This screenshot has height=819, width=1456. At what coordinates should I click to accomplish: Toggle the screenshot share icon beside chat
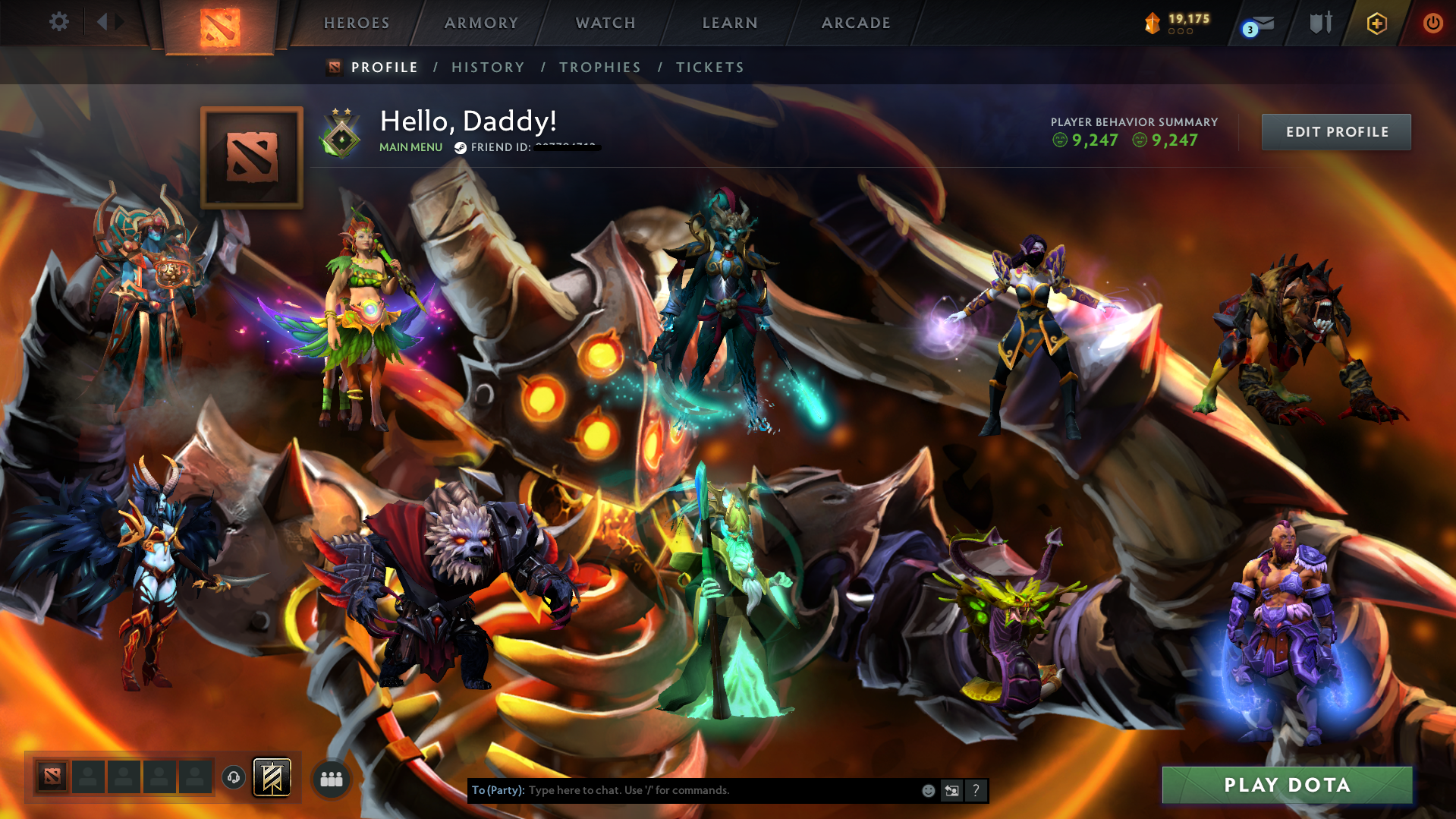pos(951,790)
